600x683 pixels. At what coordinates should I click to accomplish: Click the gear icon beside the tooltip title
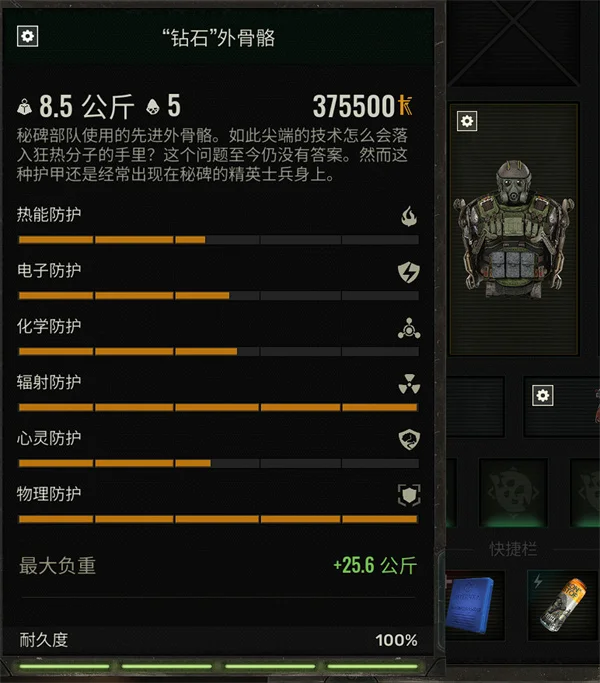tap(28, 37)
